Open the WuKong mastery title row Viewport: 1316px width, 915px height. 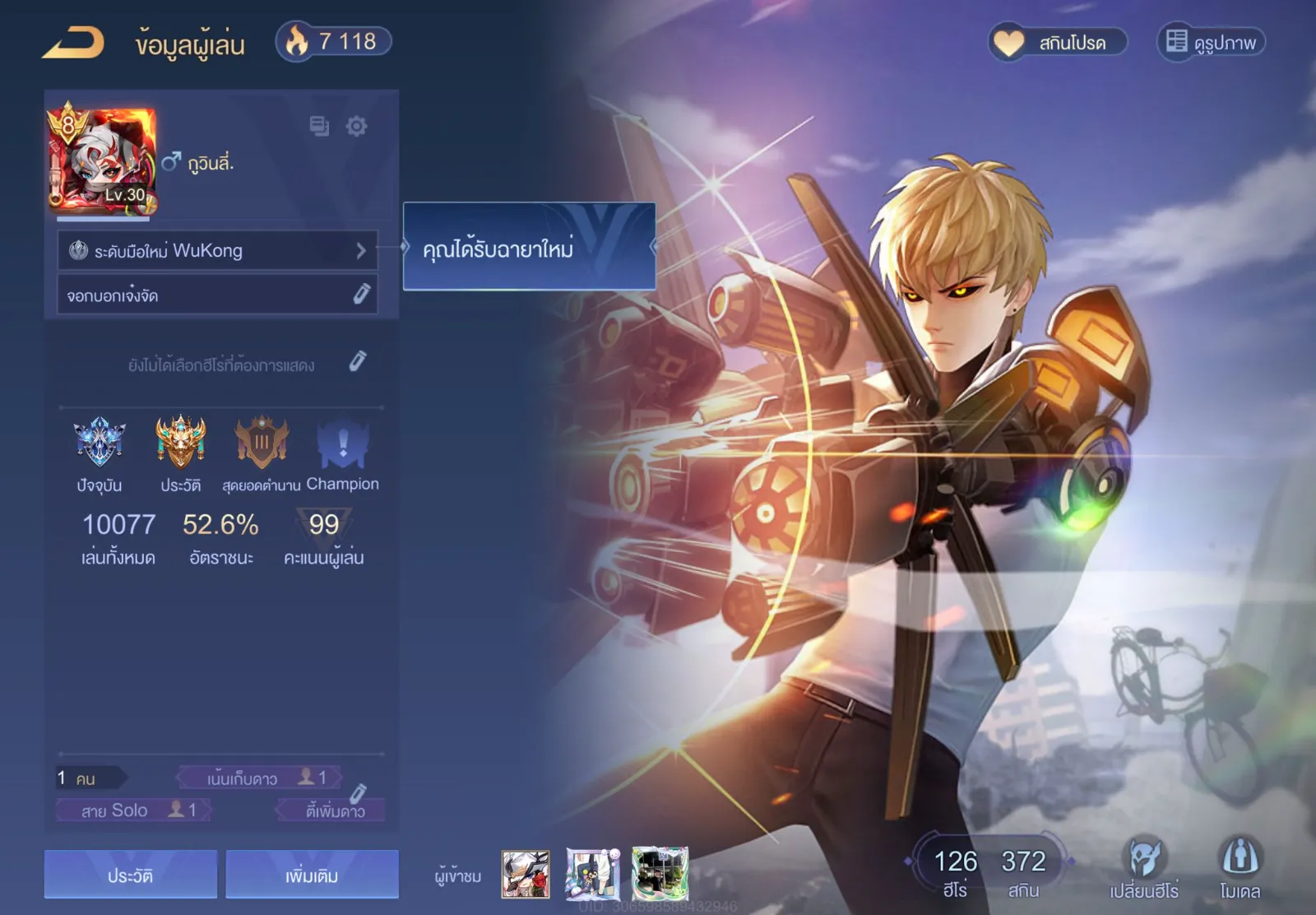tap(217, 250)
